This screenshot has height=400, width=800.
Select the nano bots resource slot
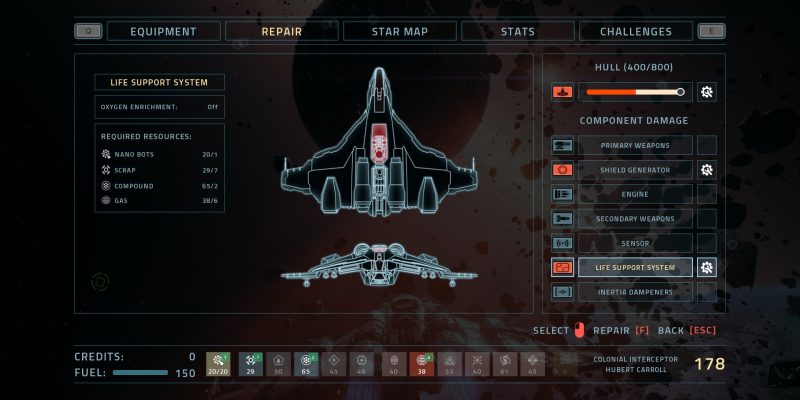(x=218, y=364)
